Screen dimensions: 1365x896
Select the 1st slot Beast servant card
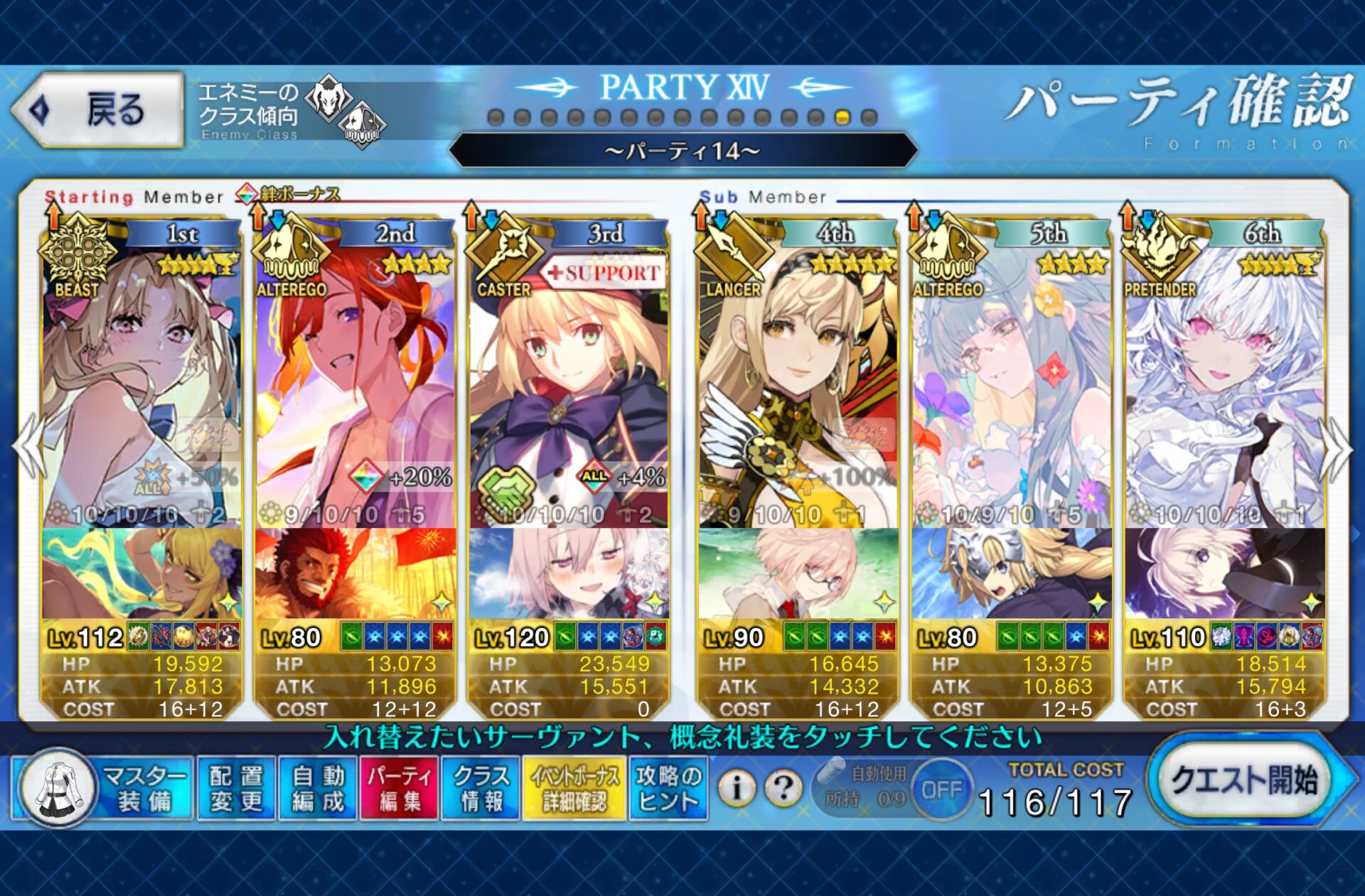point(141,384)
